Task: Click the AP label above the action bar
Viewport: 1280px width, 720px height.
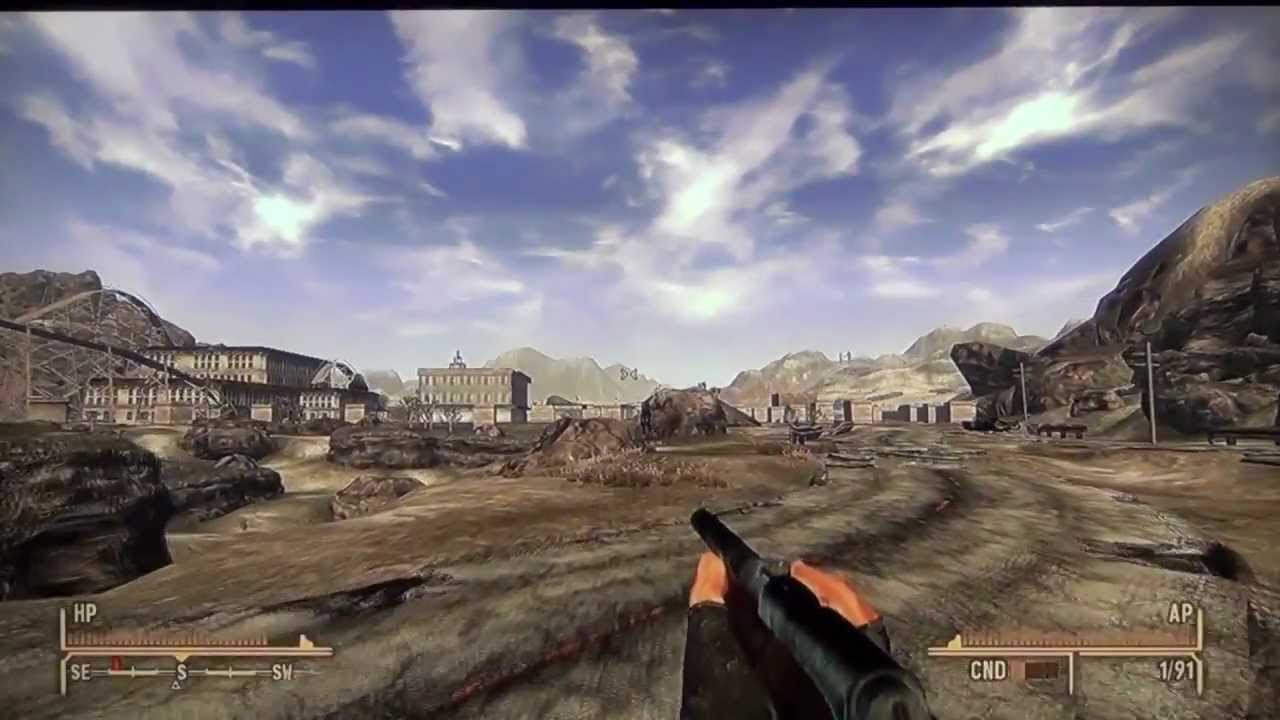Action: (1180, 614)
